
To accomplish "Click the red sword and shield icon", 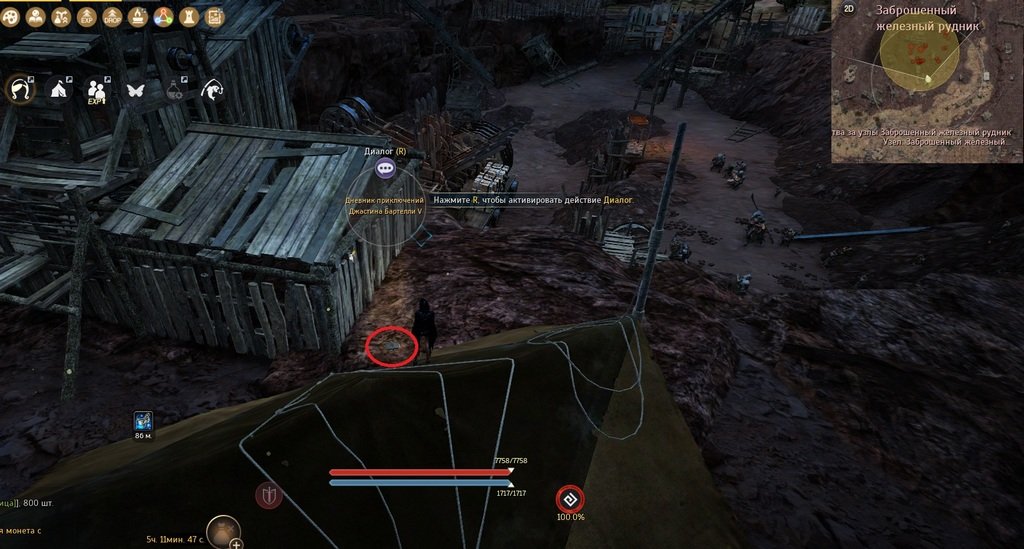I will [267, 495].
